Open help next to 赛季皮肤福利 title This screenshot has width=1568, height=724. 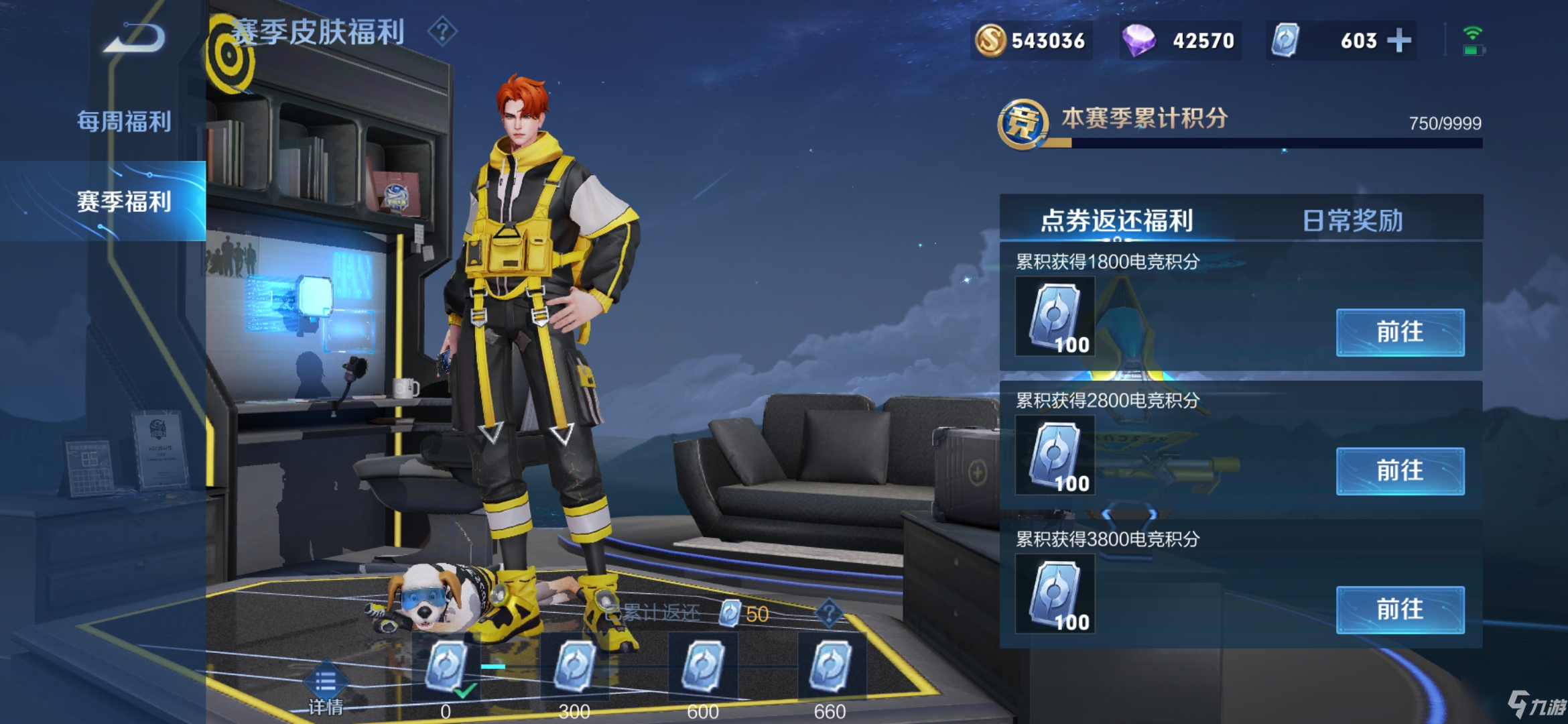442,32
